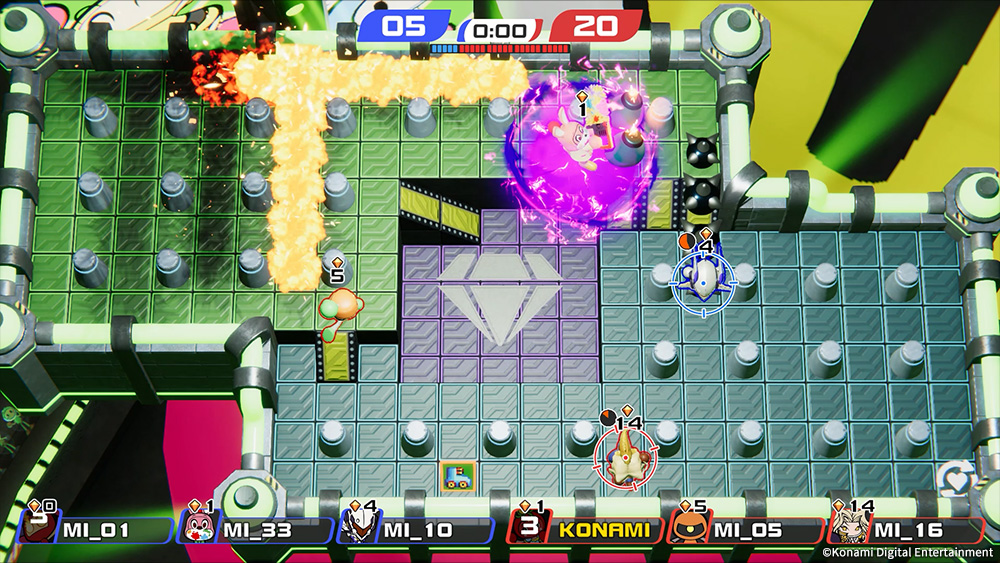Click the KONAMI player panel
This screenshot has width=1000, height=563.
click(x=584, y=530)
